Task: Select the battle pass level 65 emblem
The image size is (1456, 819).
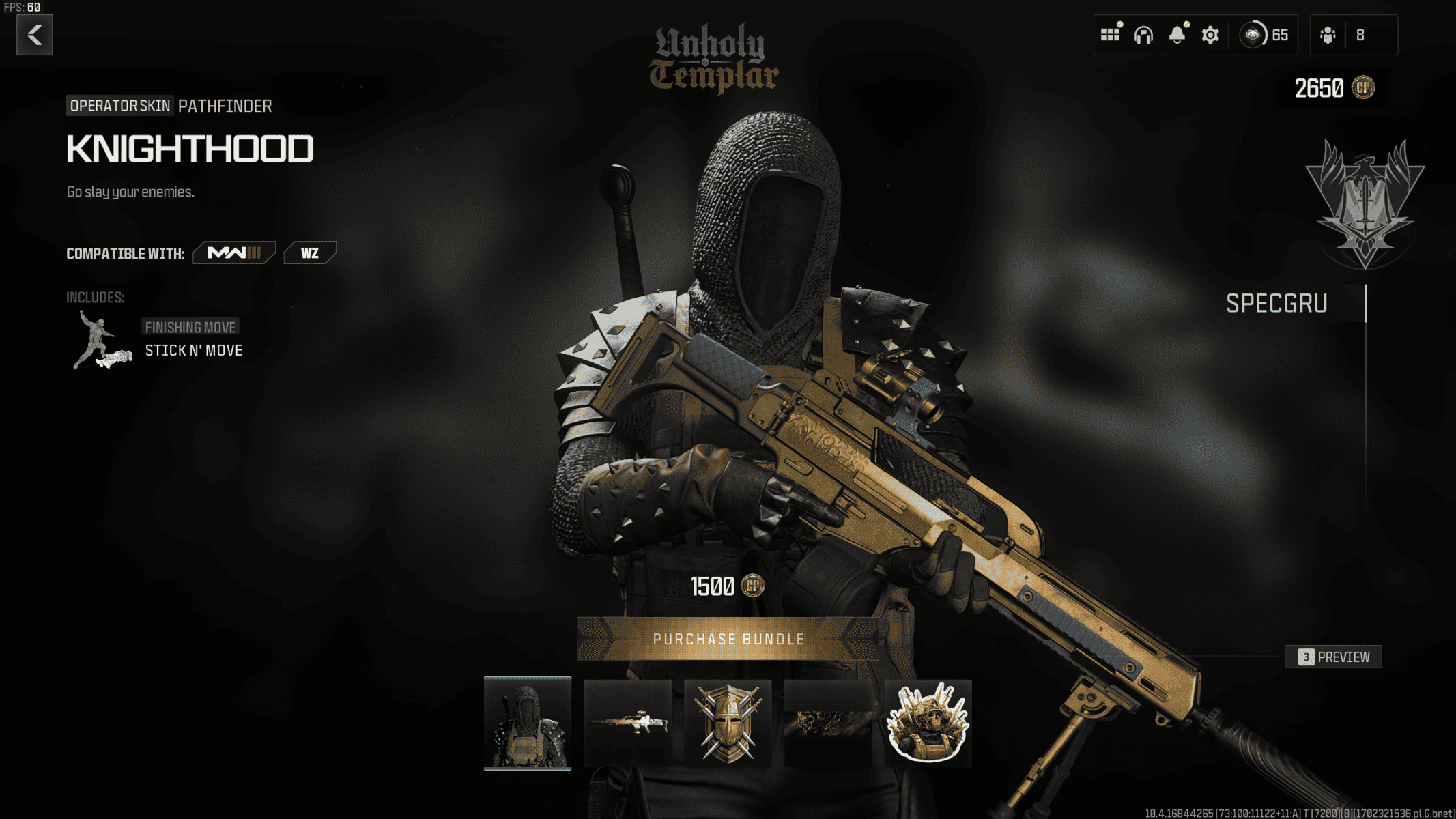Action: (x=1253, y=33)
